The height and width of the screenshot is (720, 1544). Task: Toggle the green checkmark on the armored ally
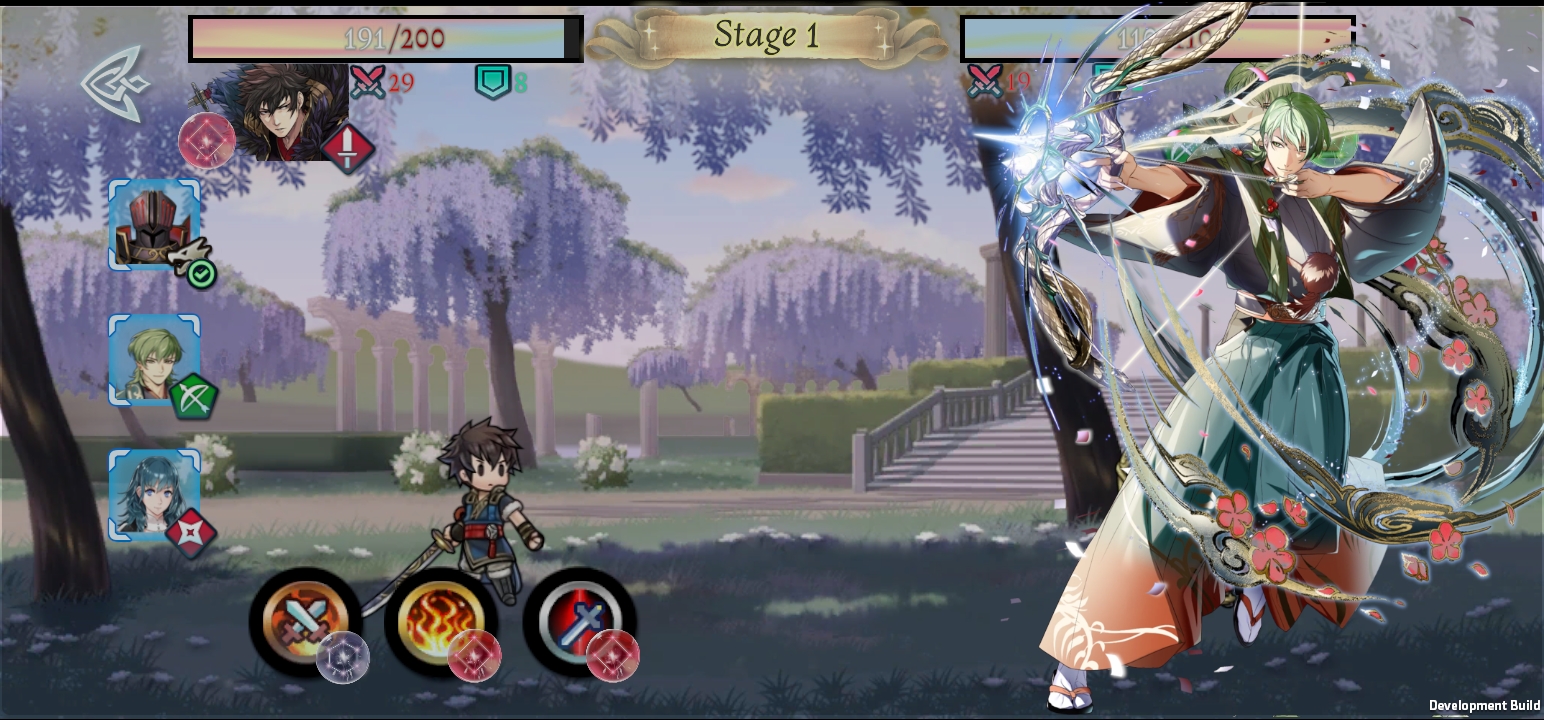199,273
